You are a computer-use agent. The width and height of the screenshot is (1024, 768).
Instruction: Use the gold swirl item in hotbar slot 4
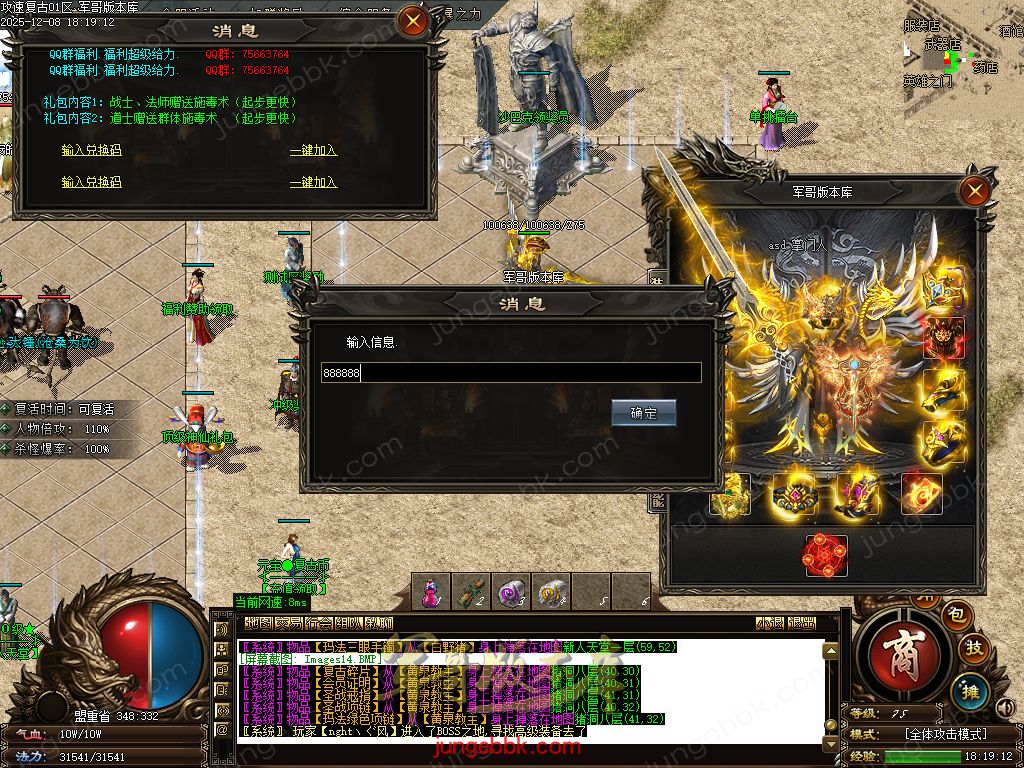pyautogui.click(x=551, y=593)
